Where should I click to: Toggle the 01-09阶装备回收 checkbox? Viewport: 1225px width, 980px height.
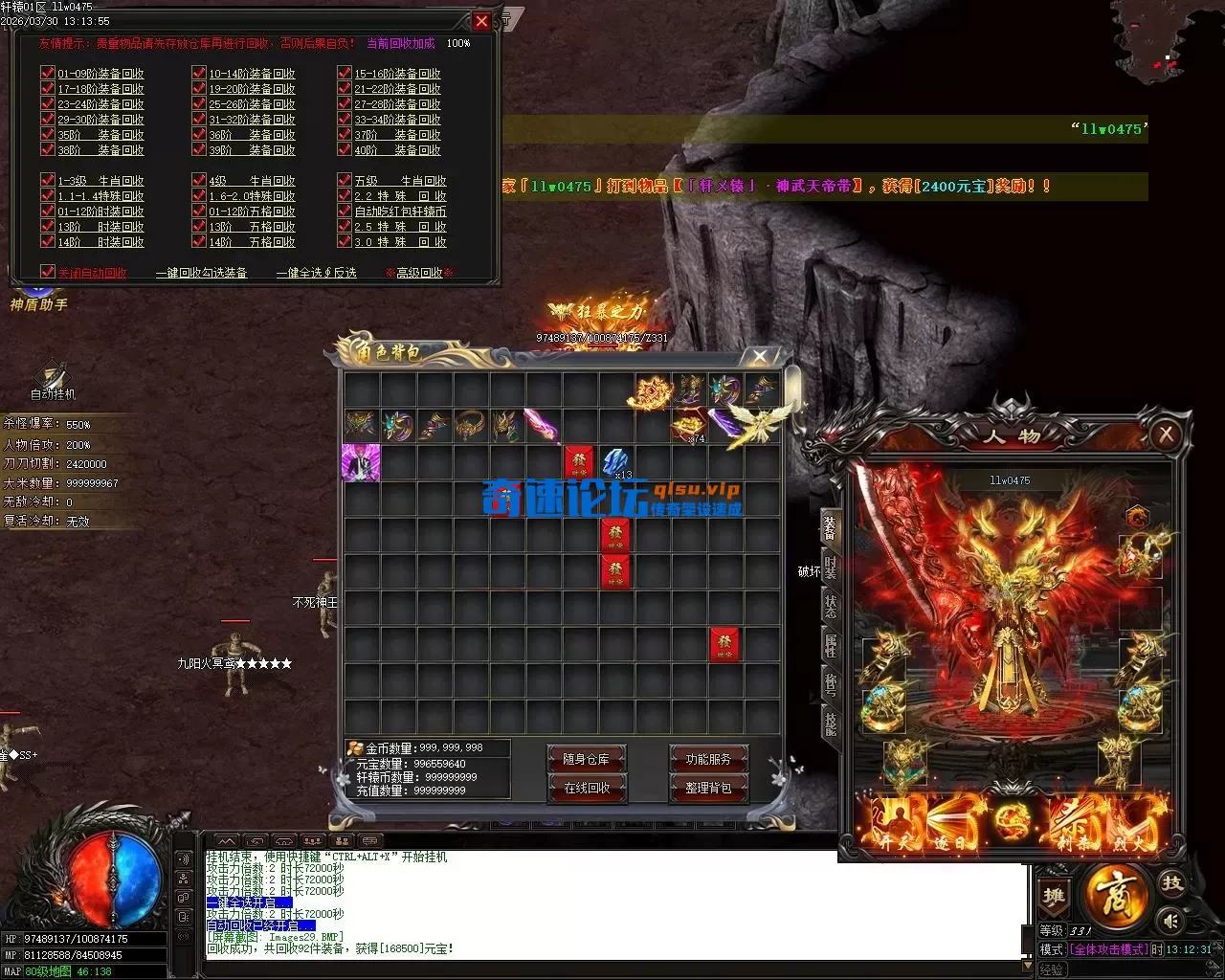point(48,73)
